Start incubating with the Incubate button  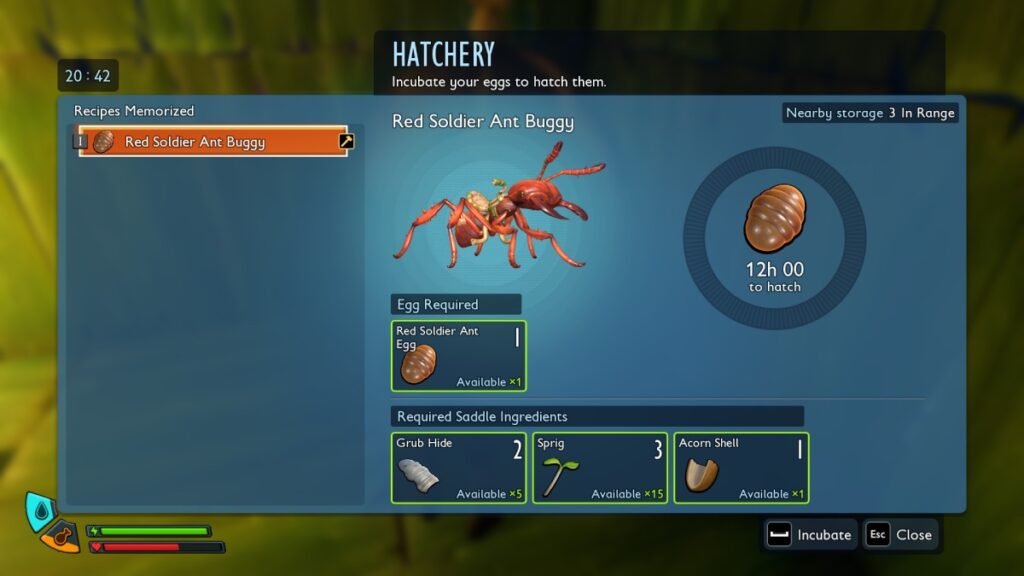pos(810,535)
